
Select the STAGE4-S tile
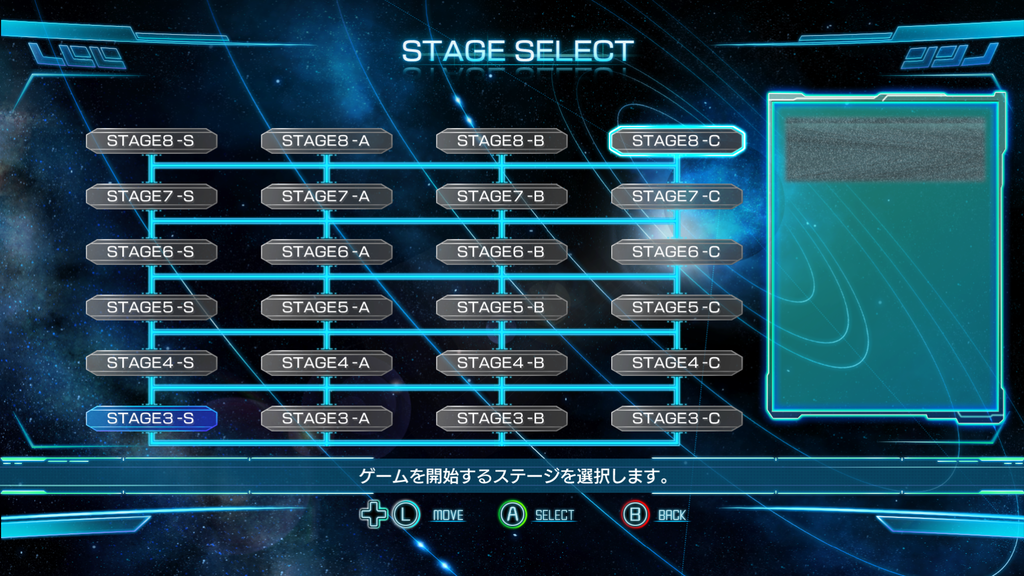coord(151,363)
